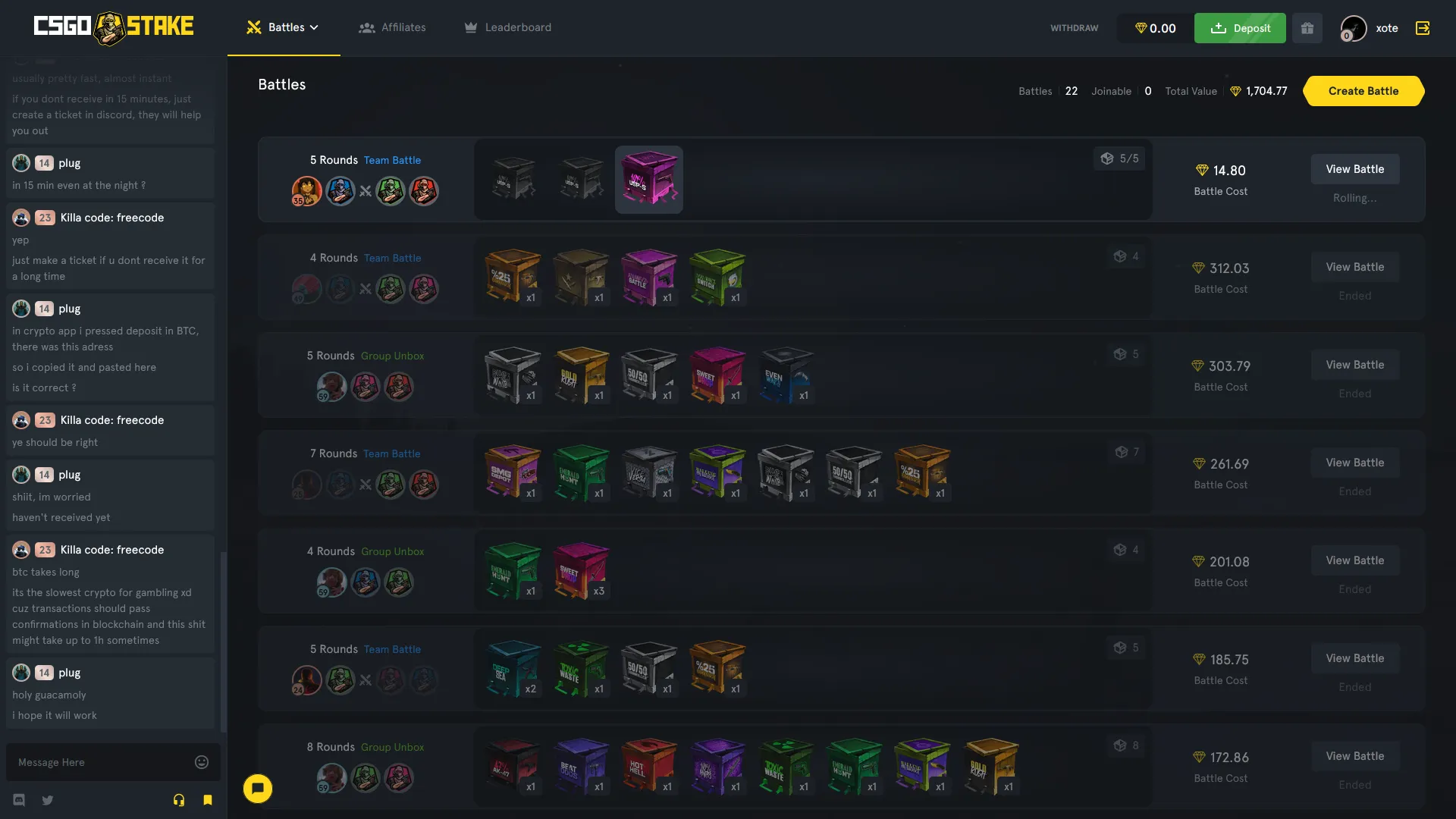The height and width of the screenshot is (819, 1456).
Task: Open the Discord icon in chat footer
Action: point(18,800)
